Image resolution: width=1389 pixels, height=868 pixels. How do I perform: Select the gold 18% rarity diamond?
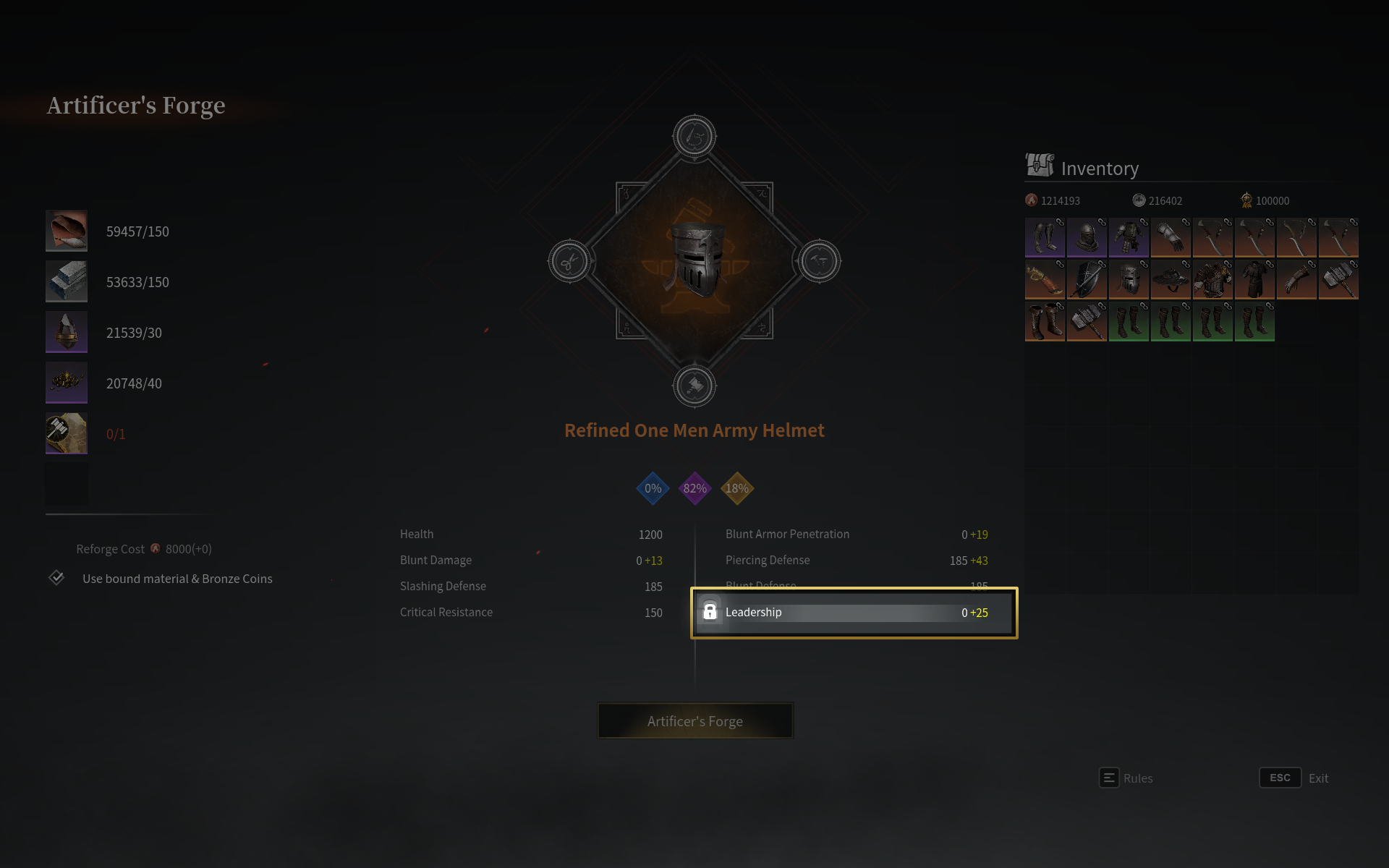(x=736, y=488)
